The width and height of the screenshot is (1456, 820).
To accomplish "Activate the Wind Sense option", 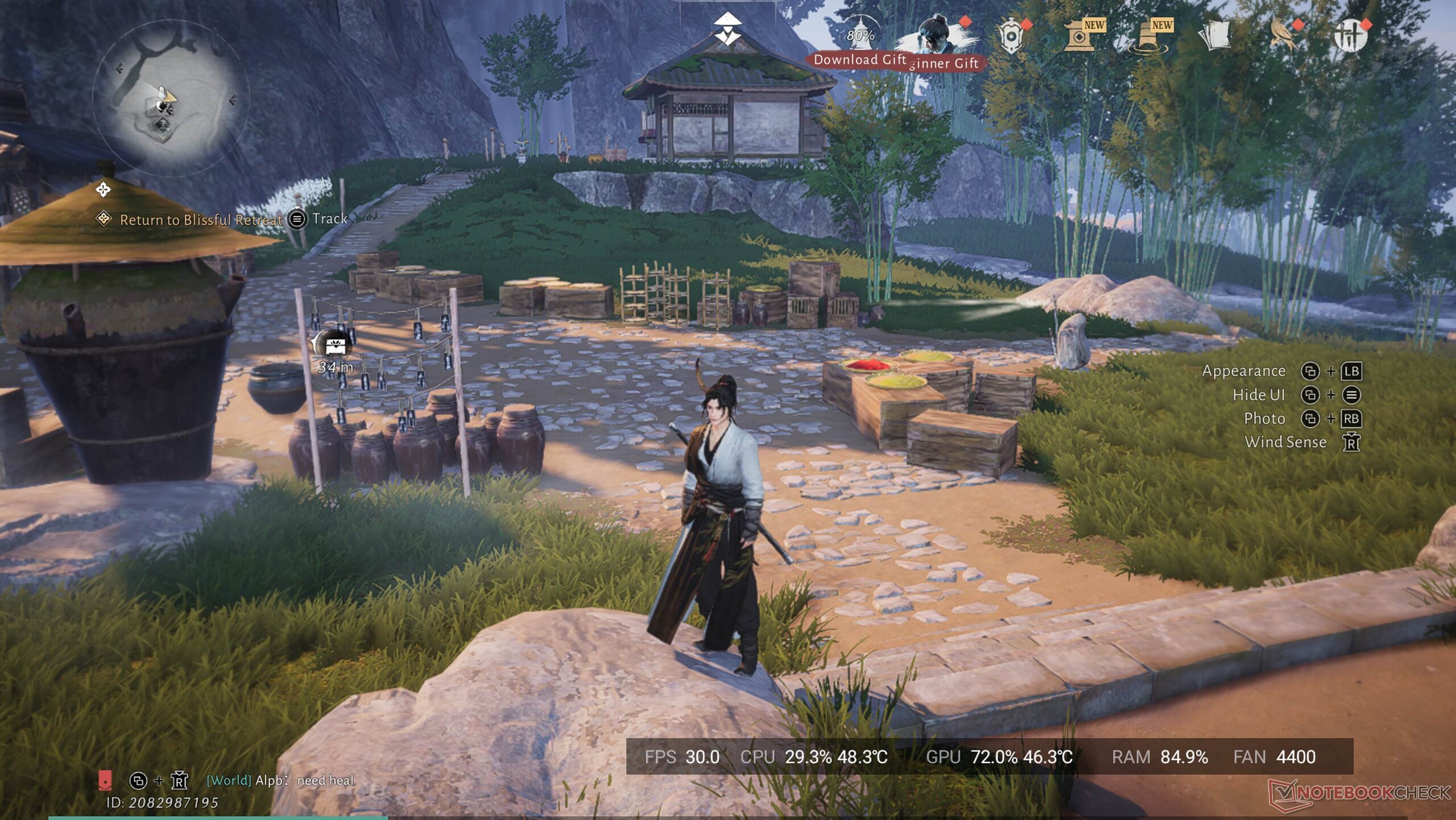I will point(1285,442).
